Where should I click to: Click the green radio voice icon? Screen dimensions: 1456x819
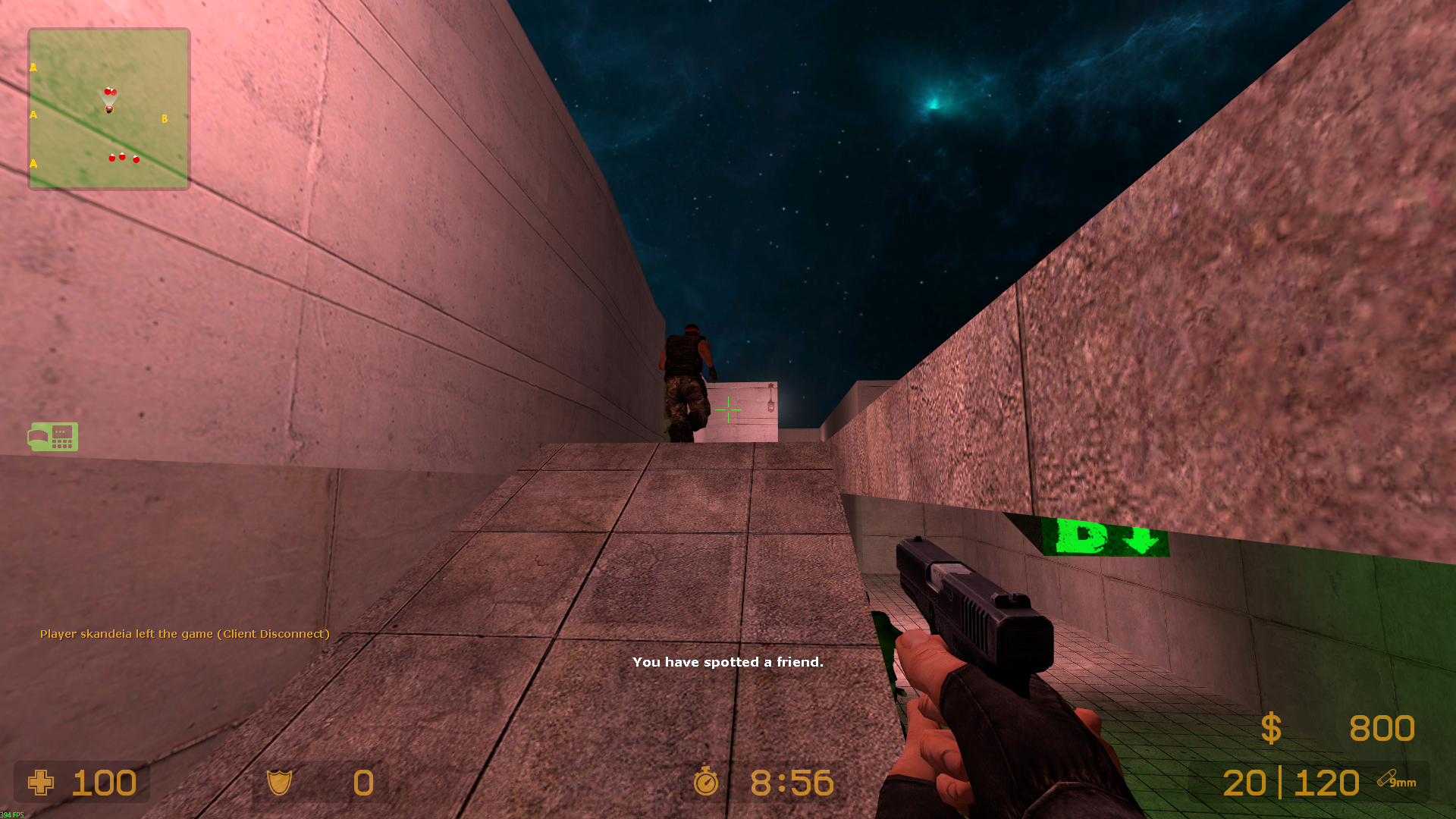coord(53,437)
